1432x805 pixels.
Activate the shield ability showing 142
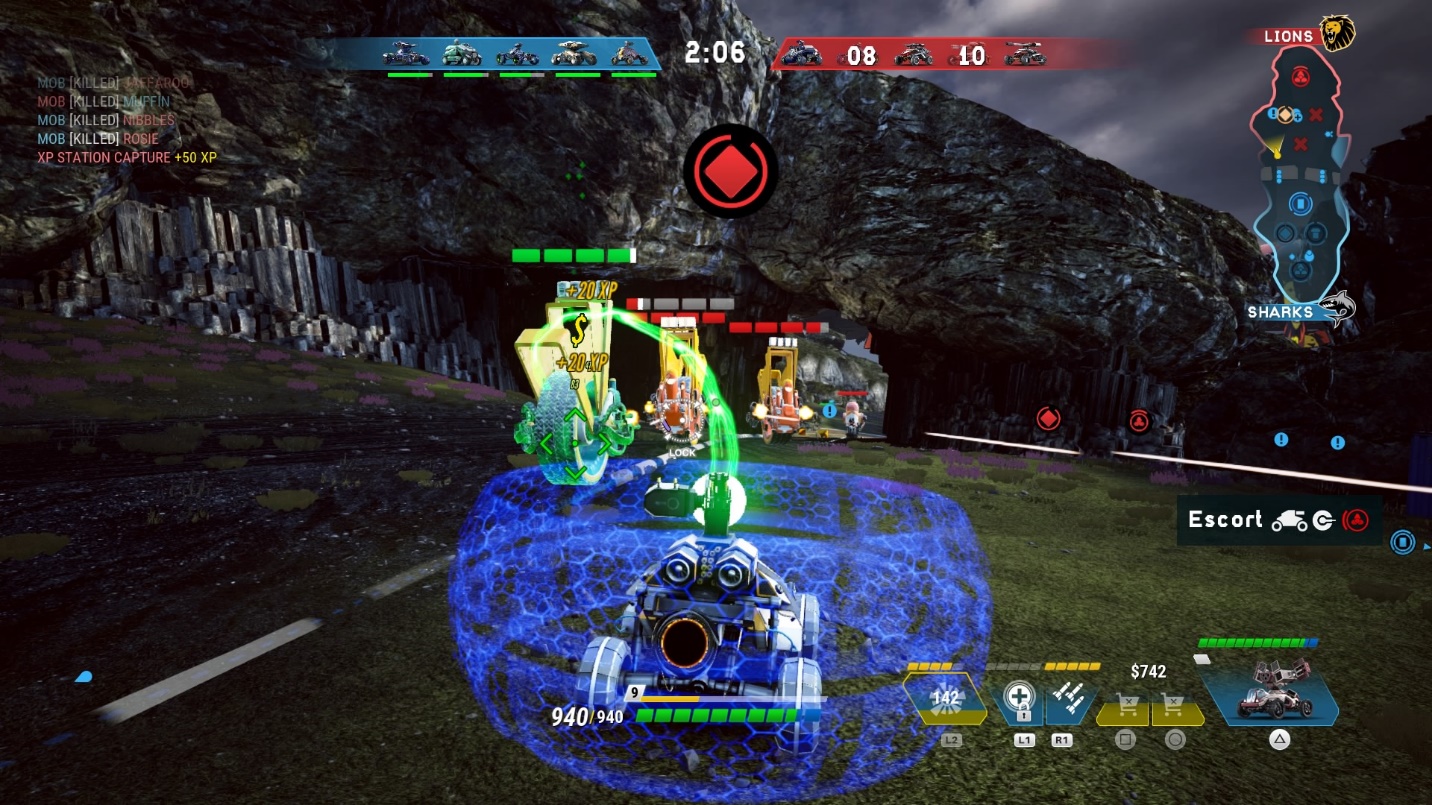[x=945, y=699]
